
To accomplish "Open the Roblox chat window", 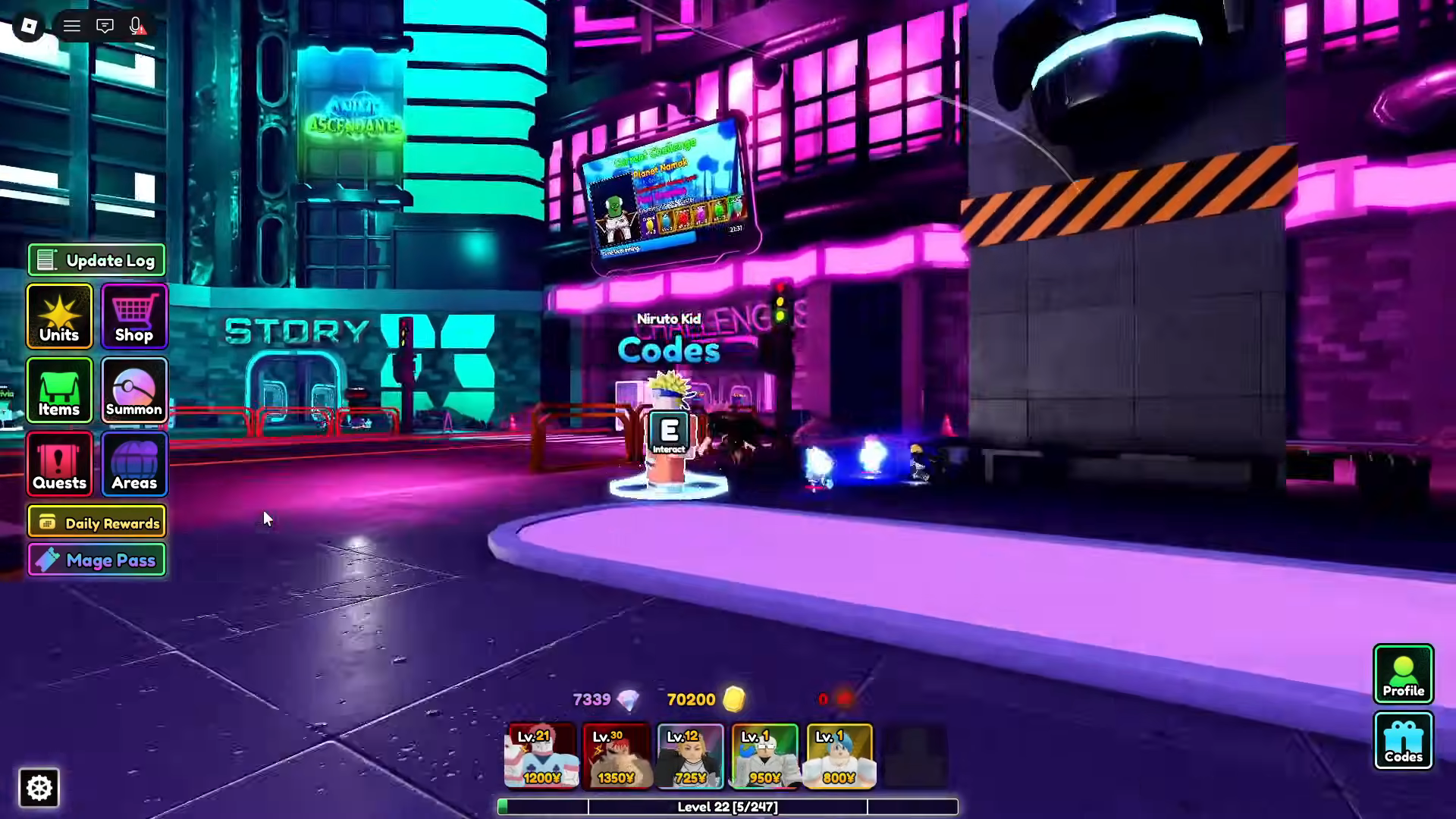I will [x=105, y=27].
